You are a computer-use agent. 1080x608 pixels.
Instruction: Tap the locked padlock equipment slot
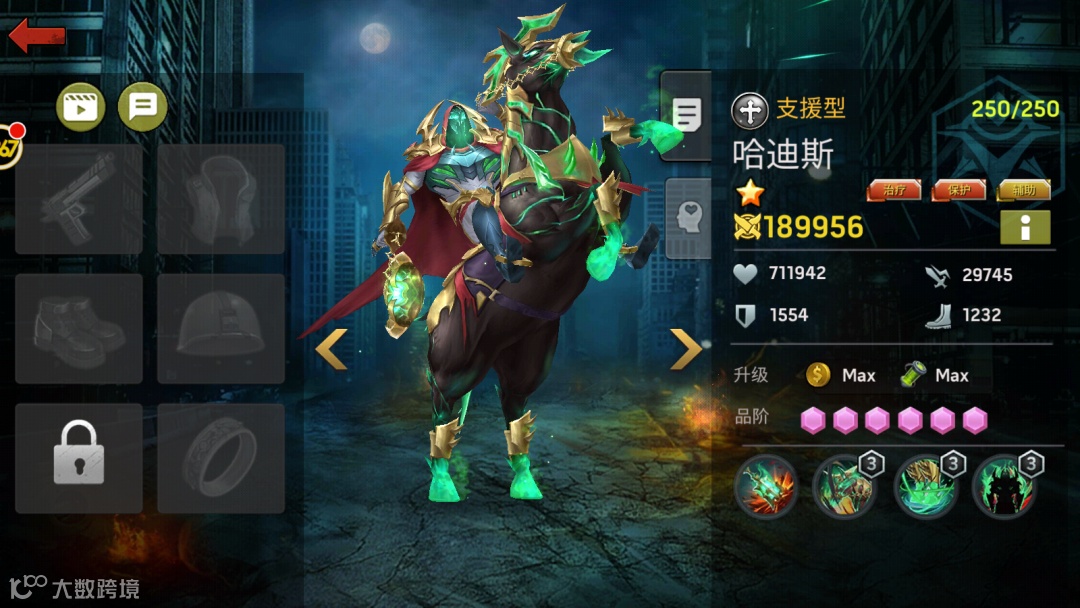(x=79, y=458)
